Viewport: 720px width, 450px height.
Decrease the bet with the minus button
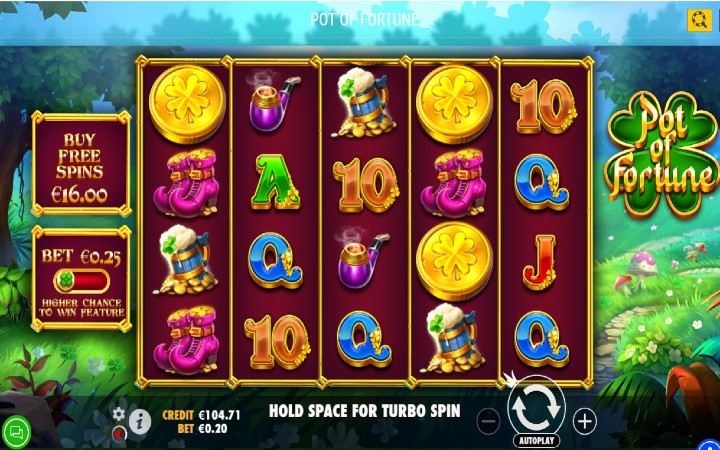[x=489, y=421]
